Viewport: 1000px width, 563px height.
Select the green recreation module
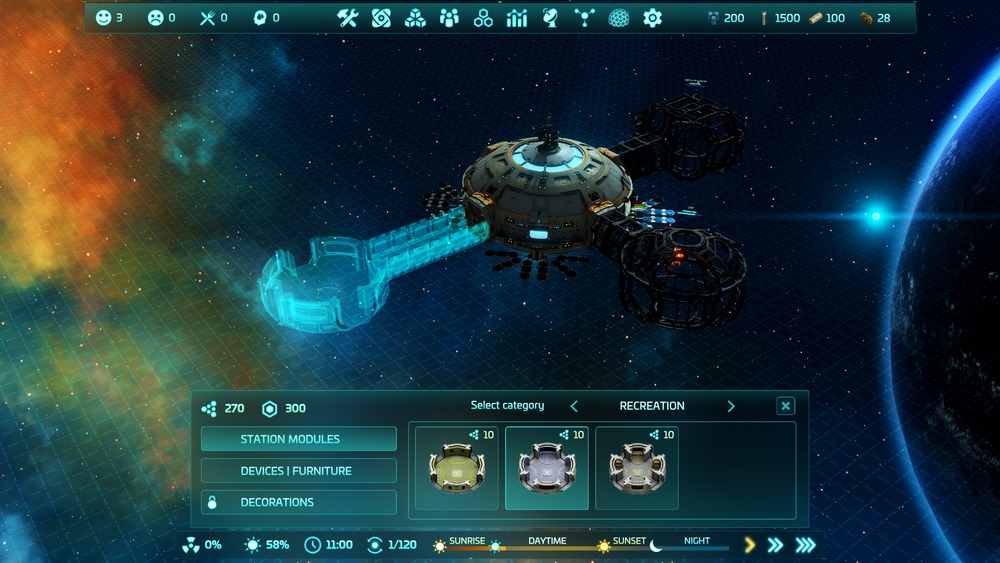pos(457,468)
